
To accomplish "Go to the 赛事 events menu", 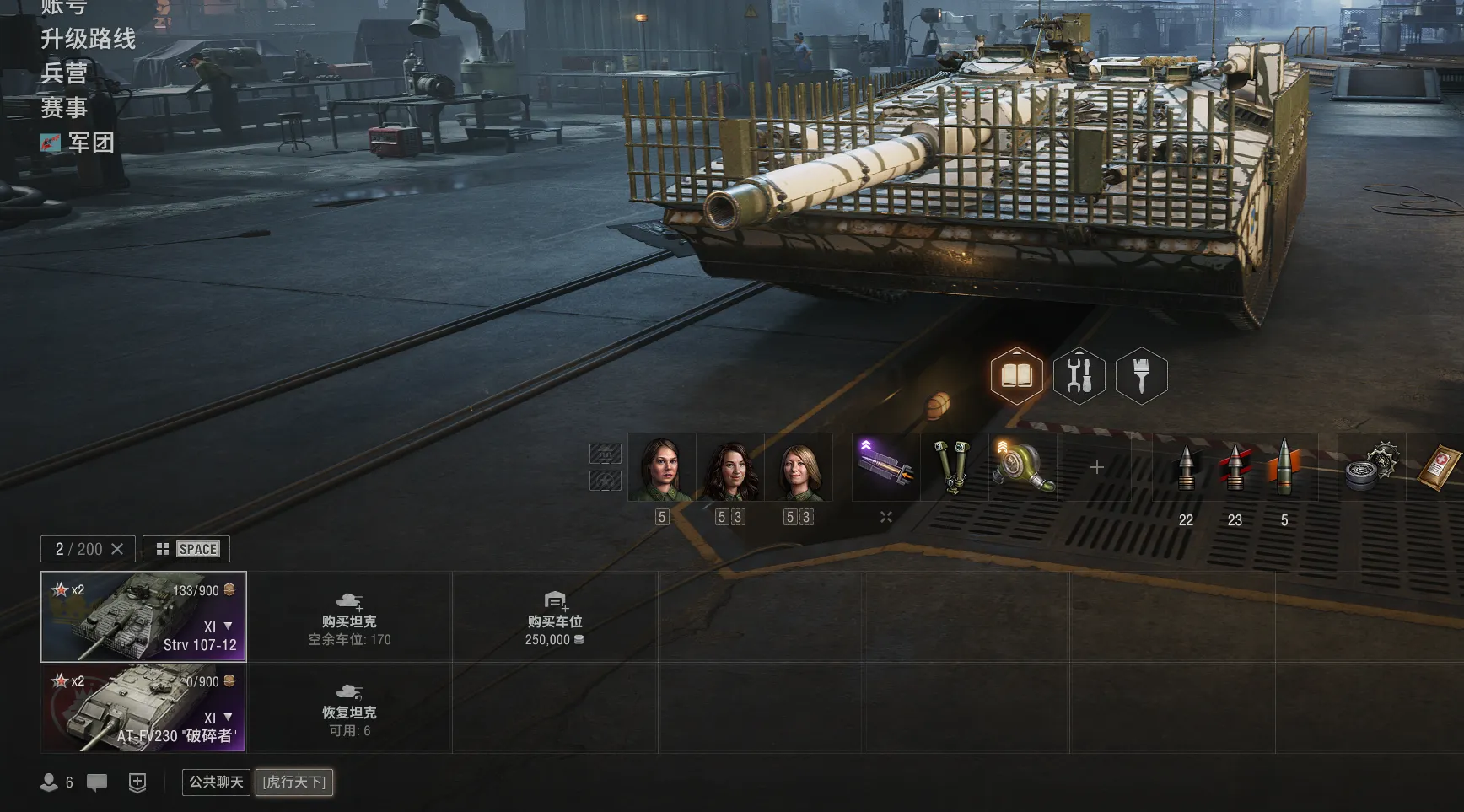I will 64,108.
